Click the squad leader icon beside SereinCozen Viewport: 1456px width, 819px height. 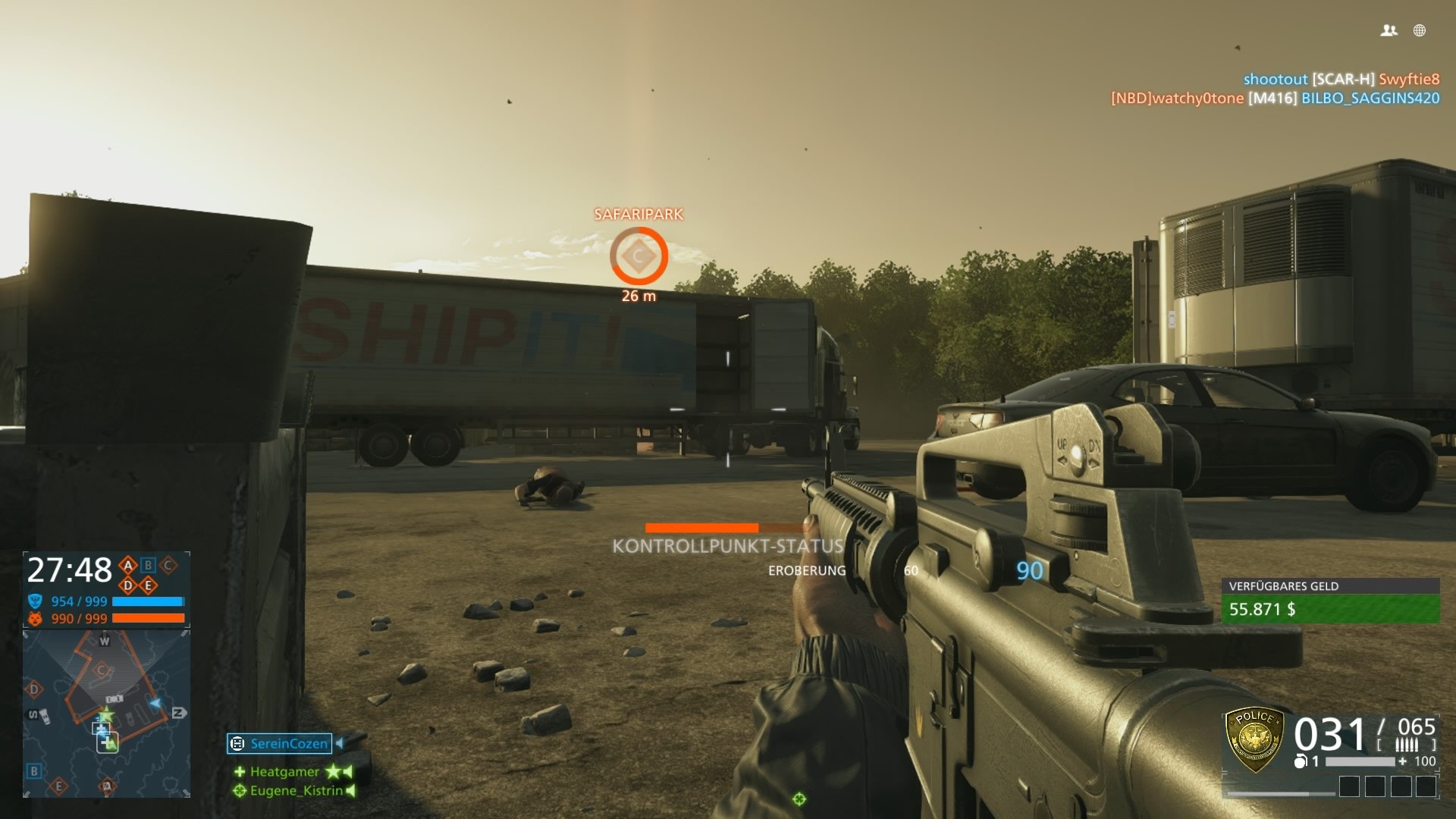[237, 744]
